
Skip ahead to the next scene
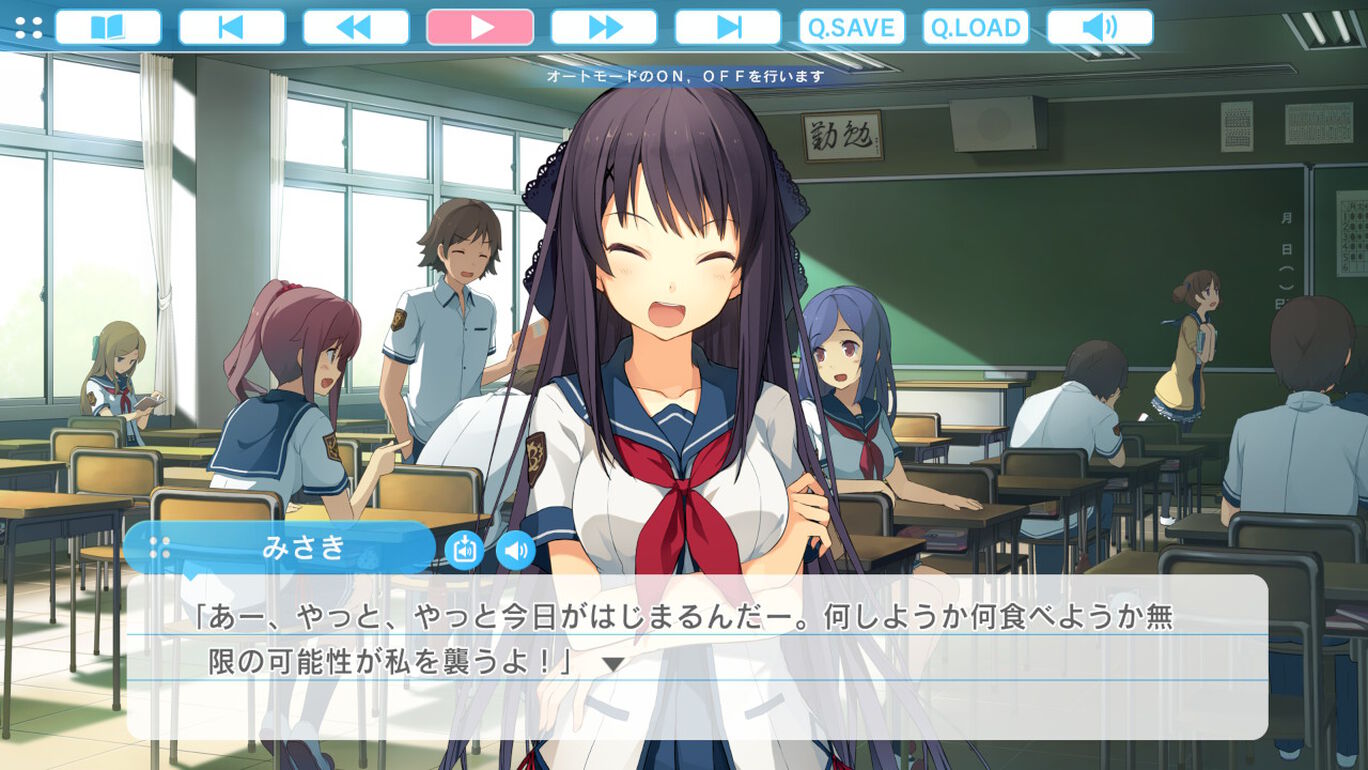pyautogui.click(x=727, y=27)
